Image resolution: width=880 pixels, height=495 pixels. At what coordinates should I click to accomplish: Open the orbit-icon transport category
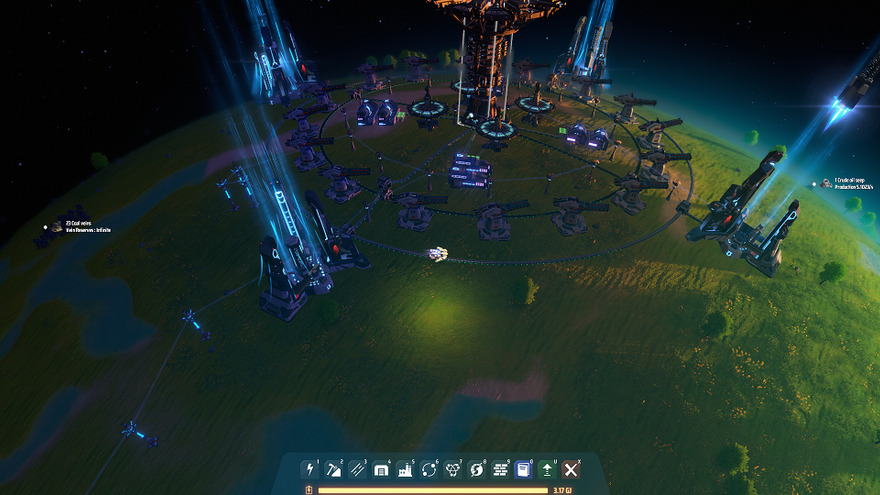pyautogui.click(x=429, y=469)
